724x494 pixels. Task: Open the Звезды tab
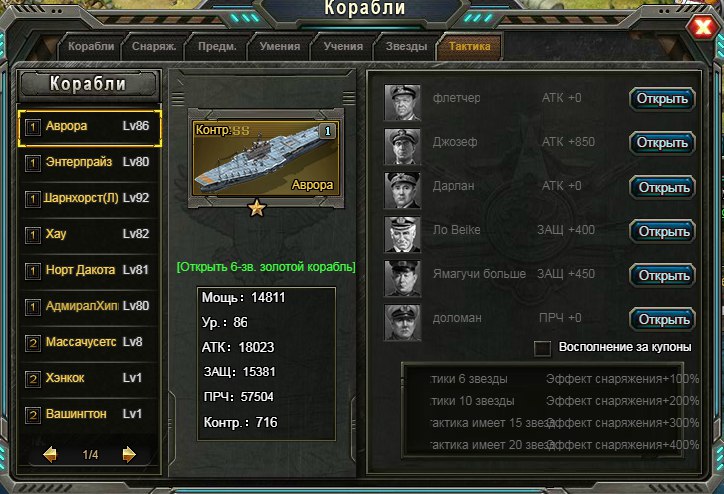406,47
